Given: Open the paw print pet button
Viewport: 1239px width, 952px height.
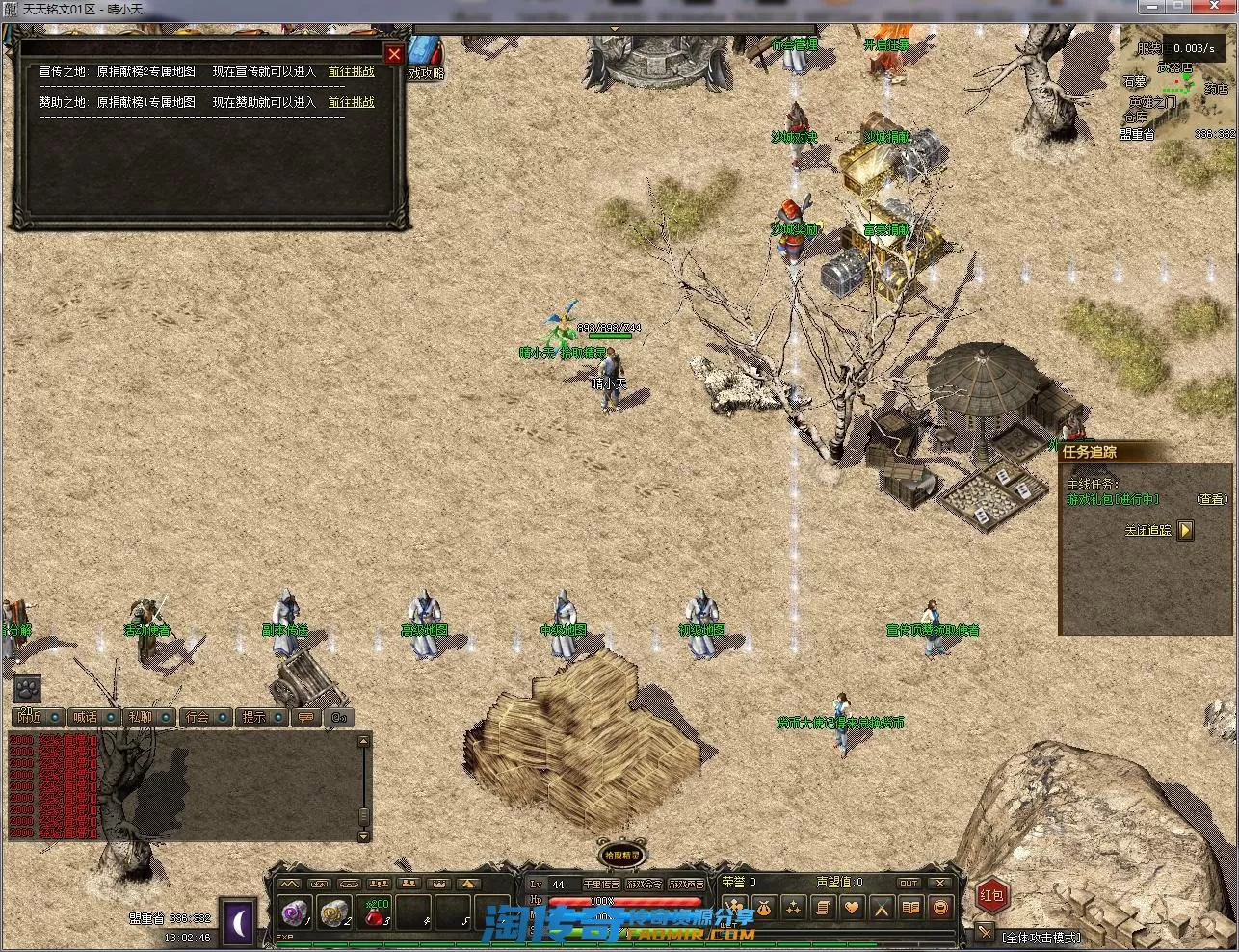Looking at the screenshot, I should 26,688.
